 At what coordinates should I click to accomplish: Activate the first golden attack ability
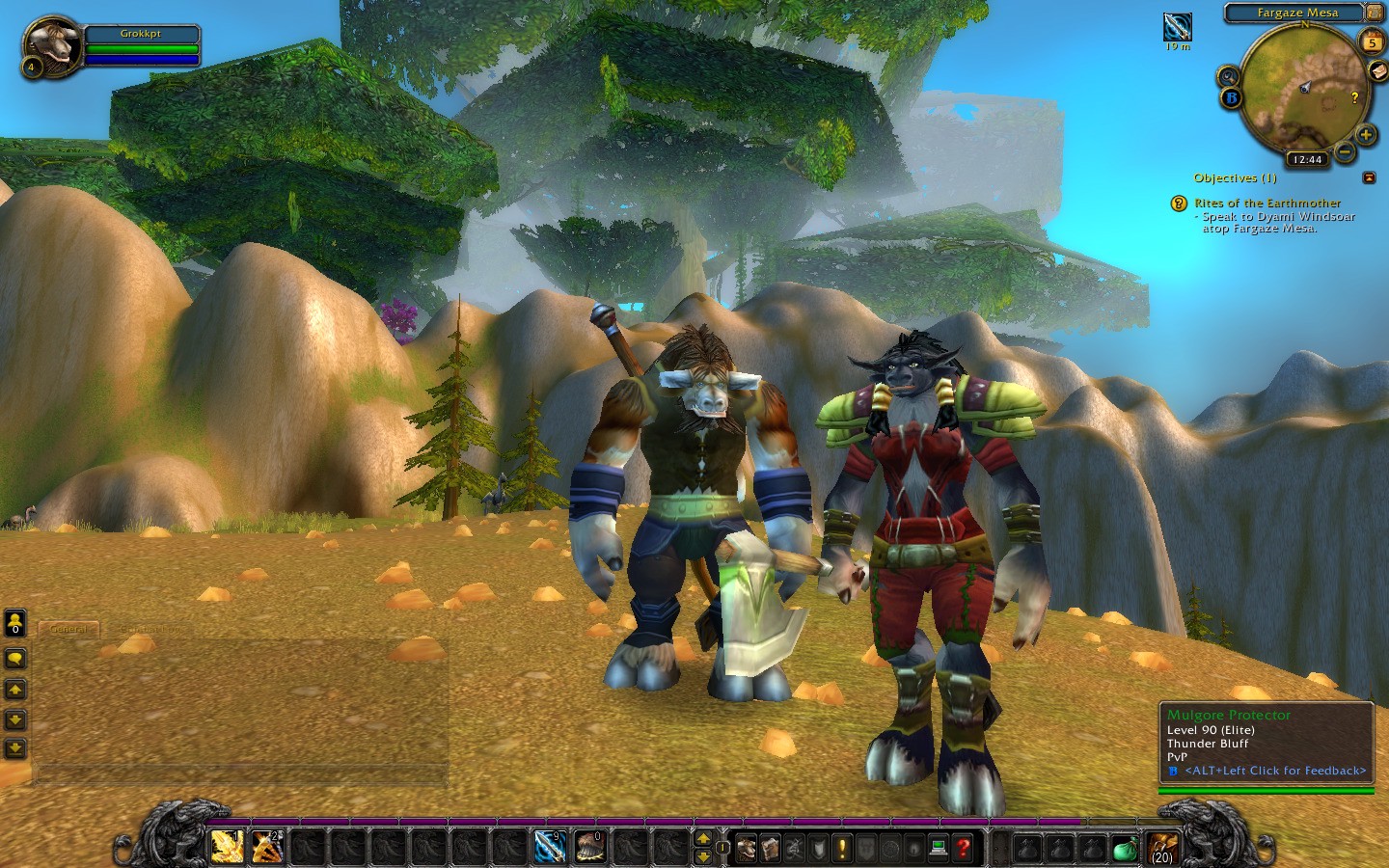pos(228,847)
